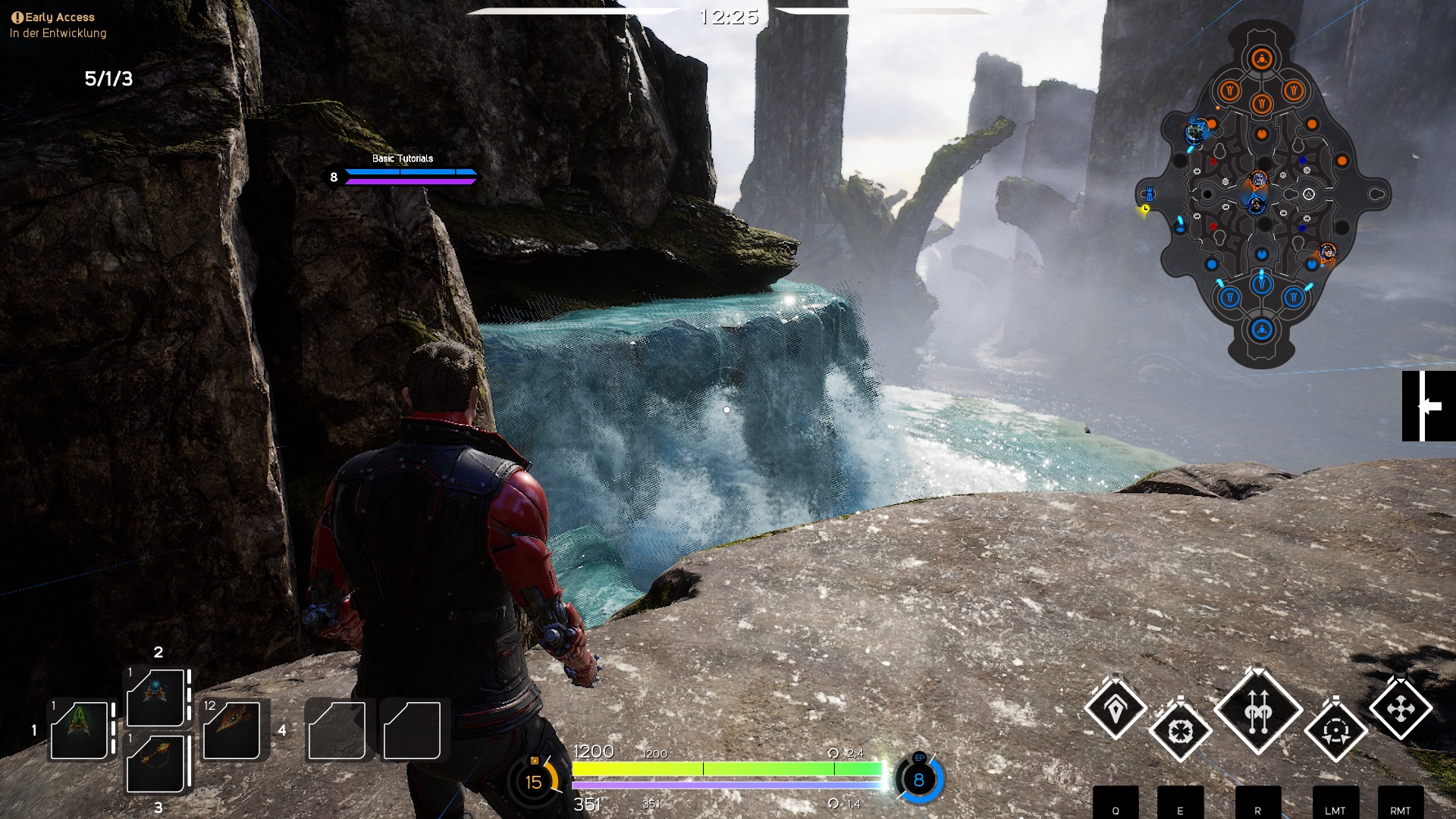Trigger the twin upward arrows ability
The width and height of the screenshot is (1456, 819).
tap(1258, 711)
